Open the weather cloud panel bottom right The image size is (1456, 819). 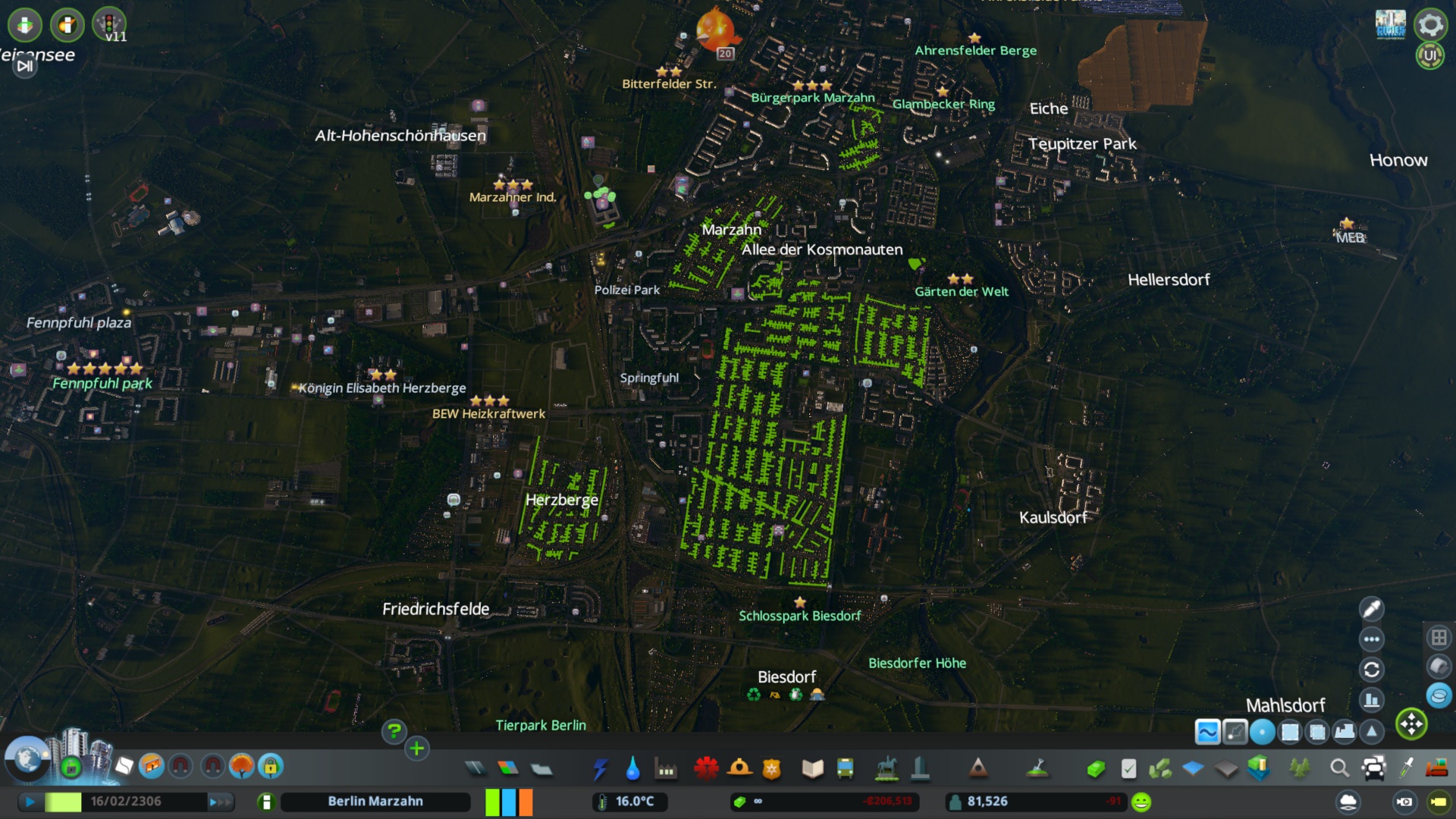(1348, 802)
